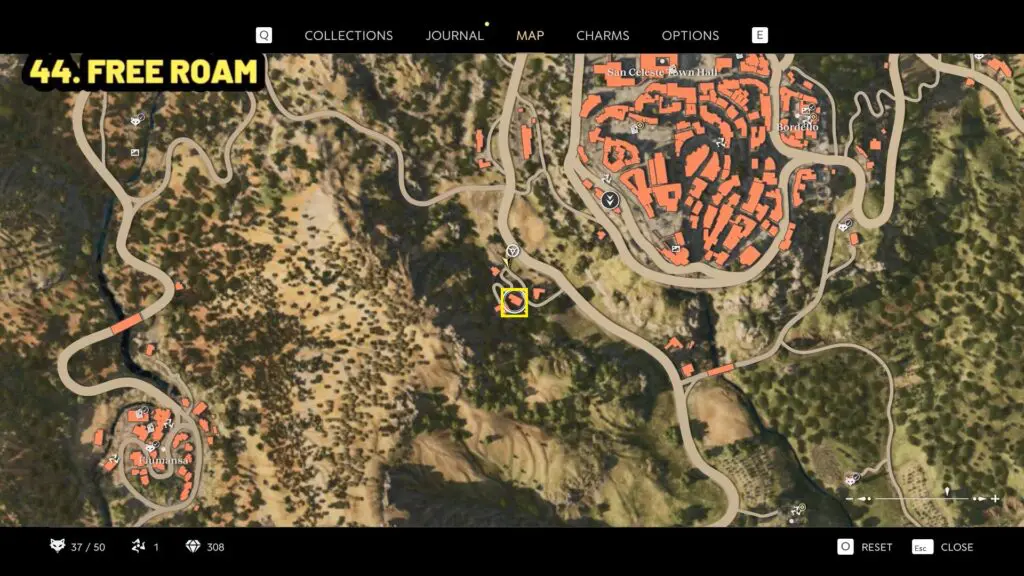Switch to the Journal tab
Viewport: 1024px width, 576px height.
(454, 35)
